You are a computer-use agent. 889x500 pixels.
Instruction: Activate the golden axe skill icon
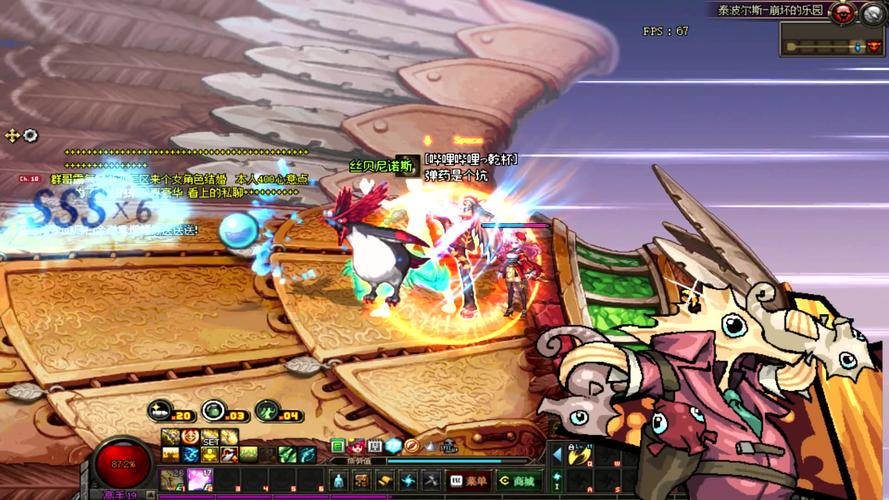click(x=579, y=455)
